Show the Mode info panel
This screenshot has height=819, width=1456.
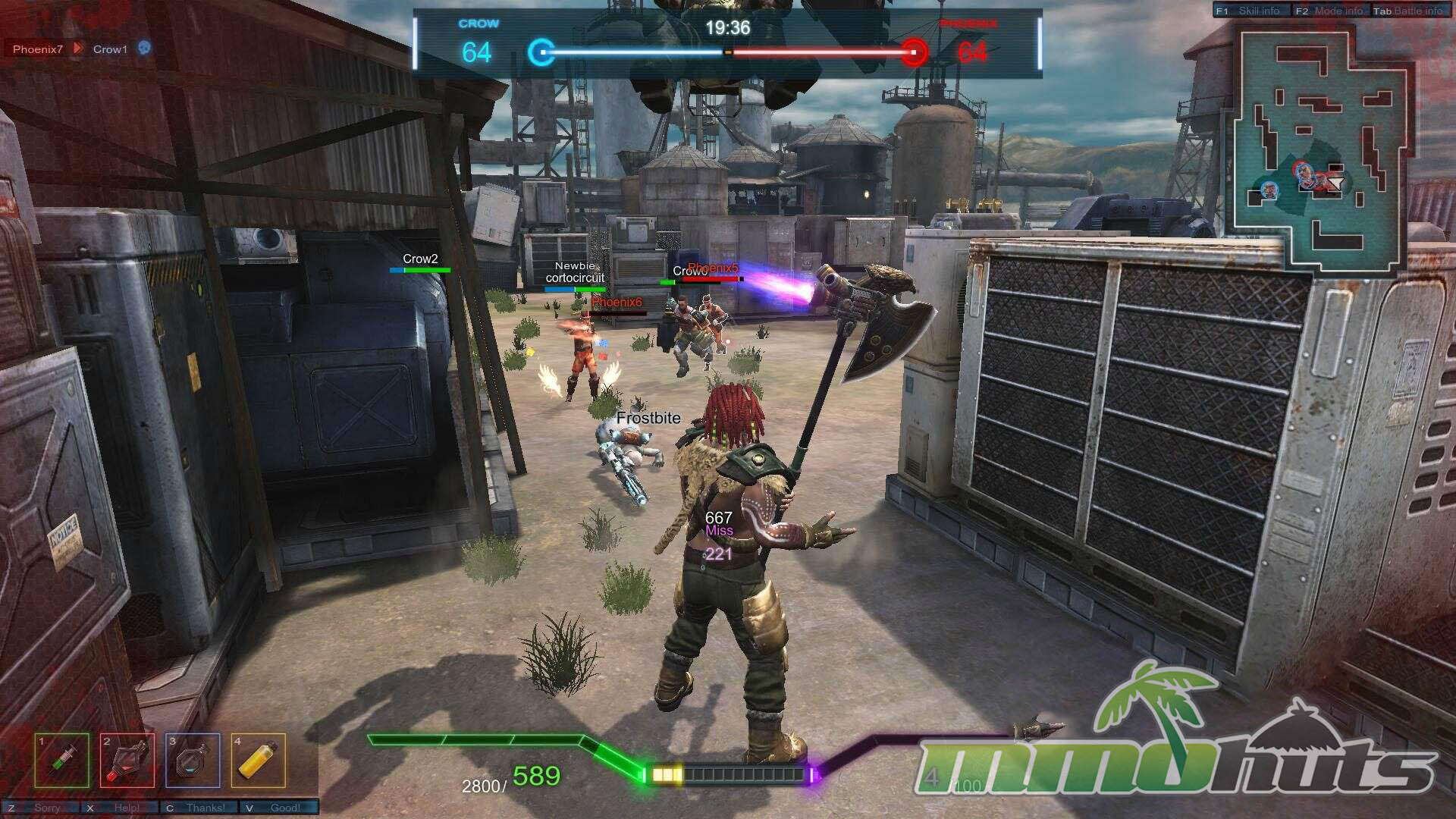pos(1330,11)
